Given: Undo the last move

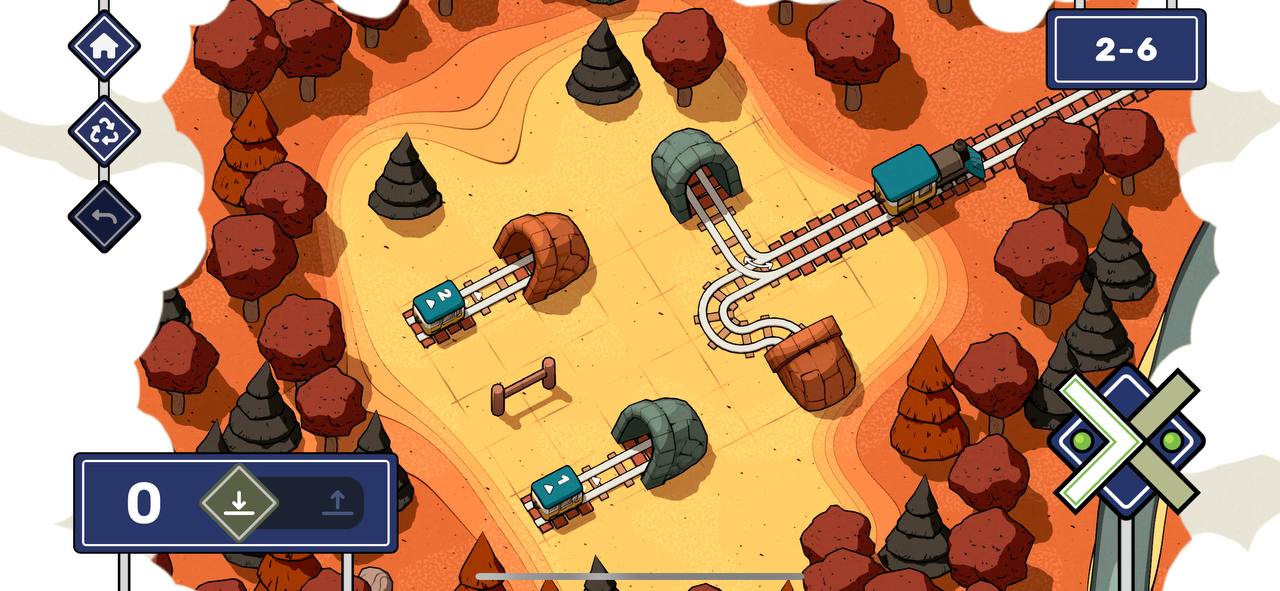Looking at the screenshot, I should pyautogui.click(x=104, y=216).
